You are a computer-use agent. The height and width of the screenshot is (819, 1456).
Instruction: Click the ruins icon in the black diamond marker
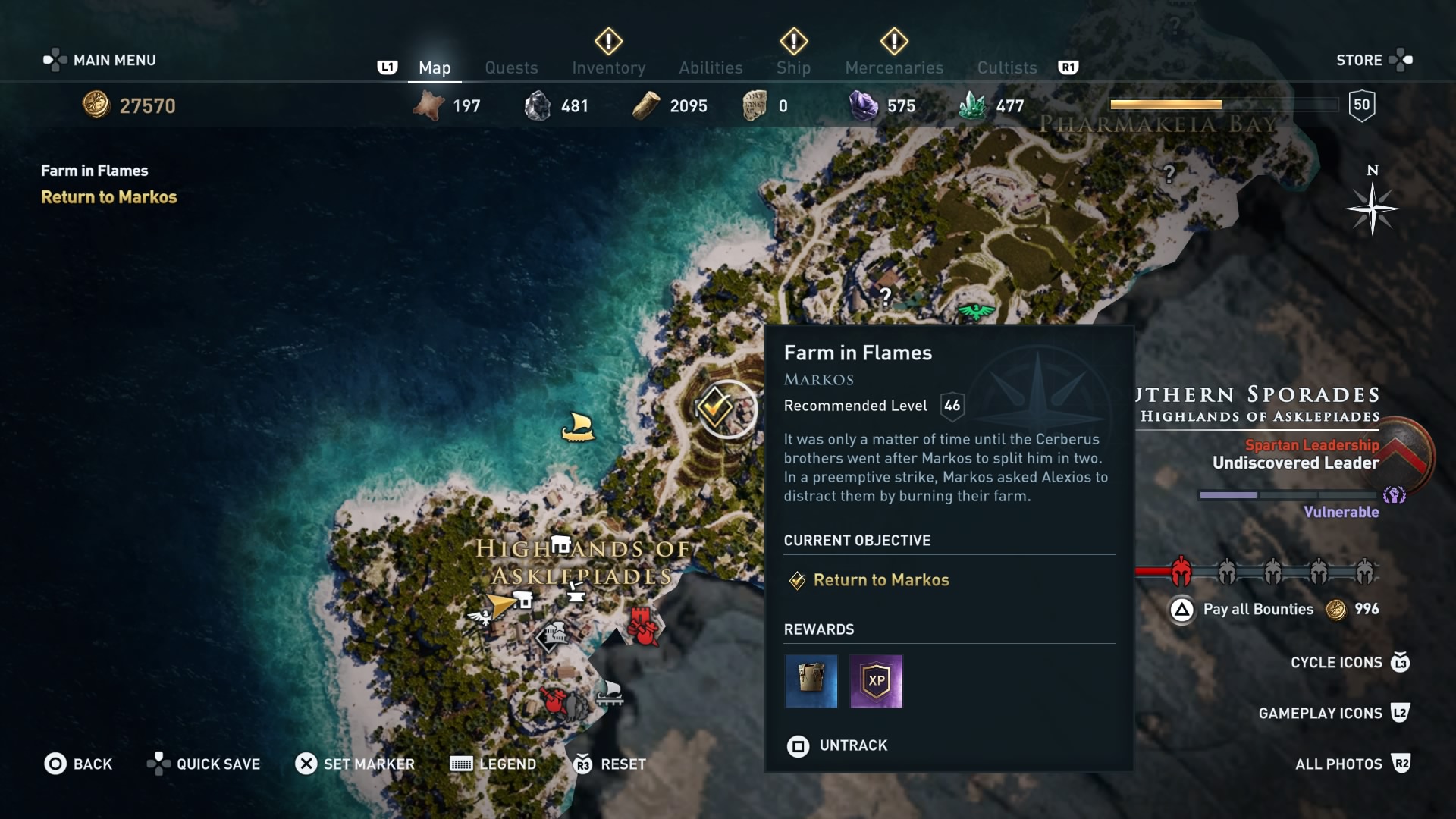(x=554, y=637)
